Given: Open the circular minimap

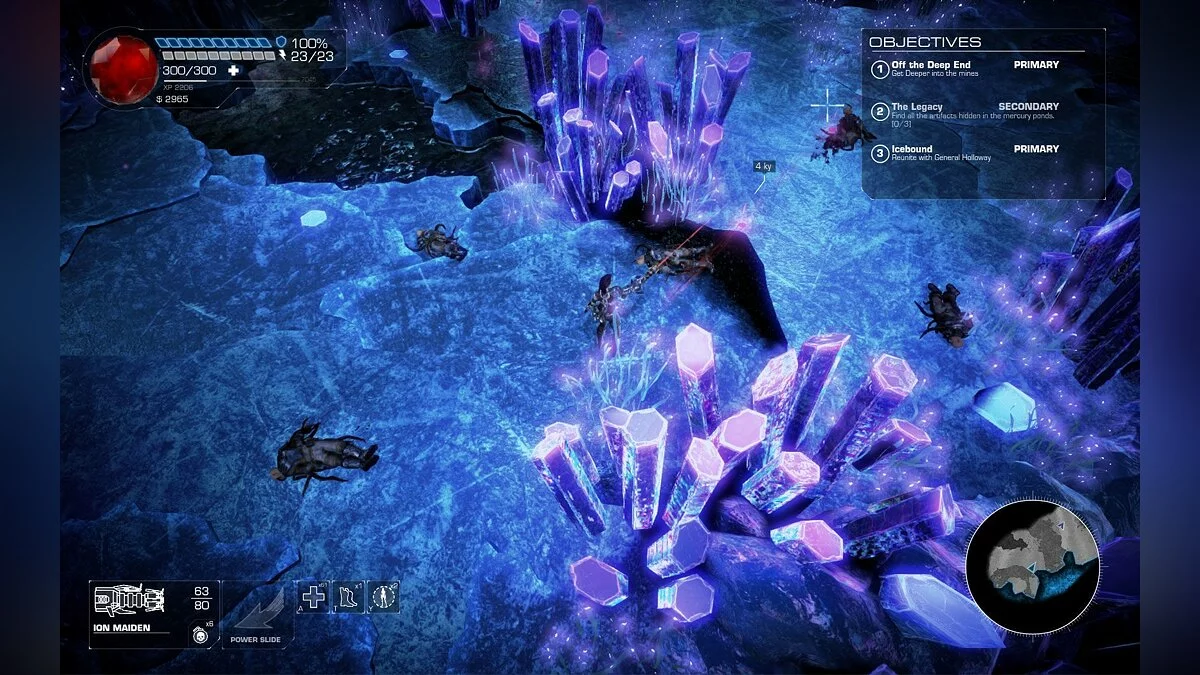Looking at the screenshot, I should point(1032,567).
